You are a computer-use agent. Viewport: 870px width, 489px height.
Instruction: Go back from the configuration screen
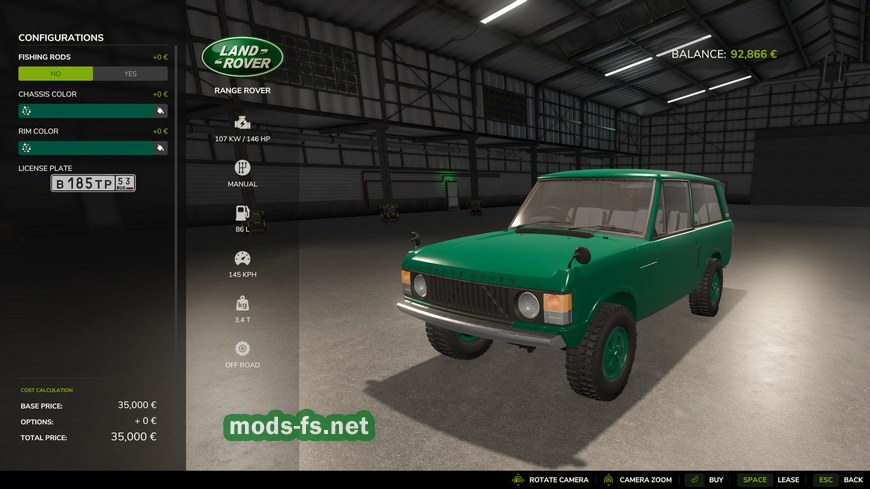(x=840, y=480)
